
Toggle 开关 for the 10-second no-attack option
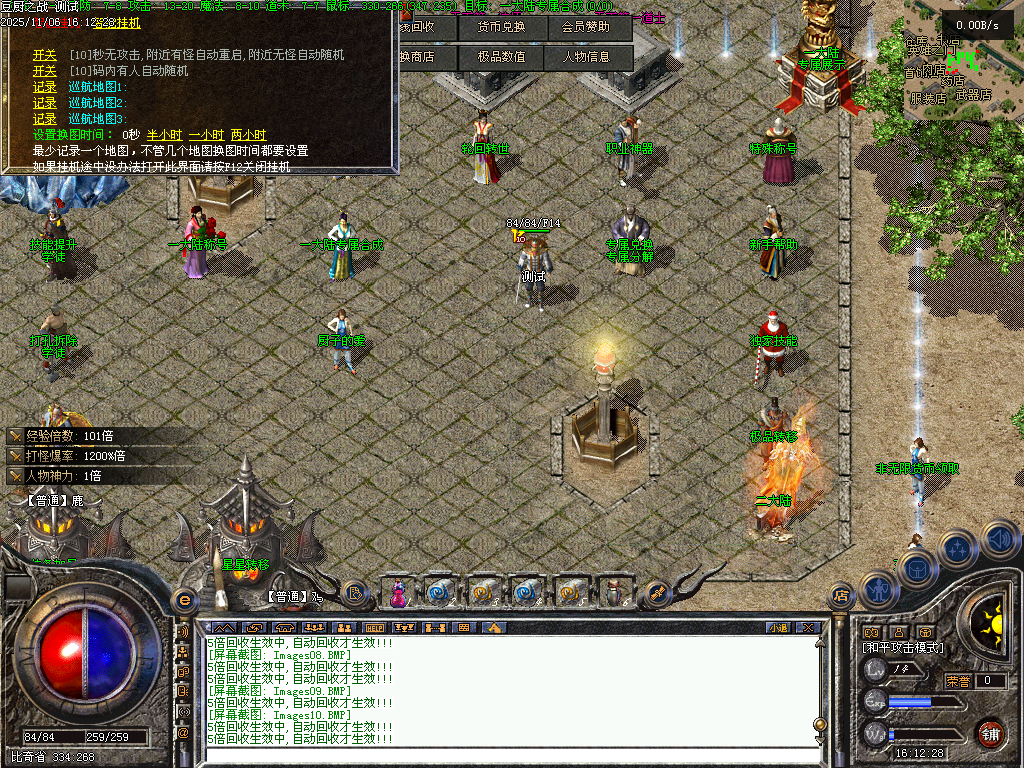click(45, 55)
